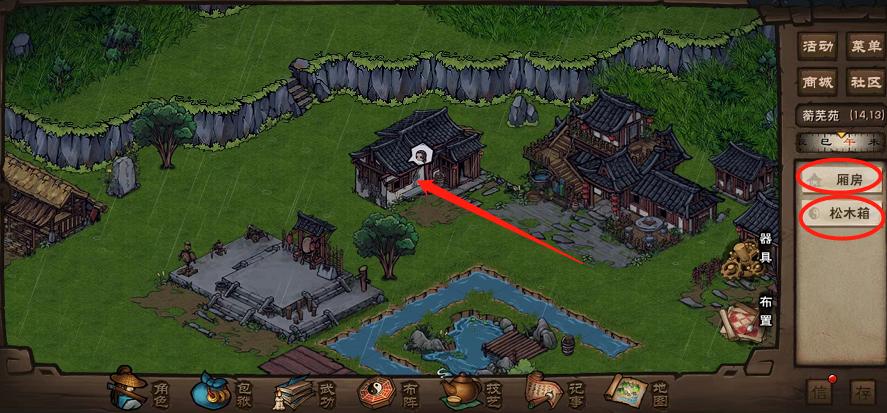Open the 社区 community page
This screenshot has width=887, height=413.
(x=864, y=82)
